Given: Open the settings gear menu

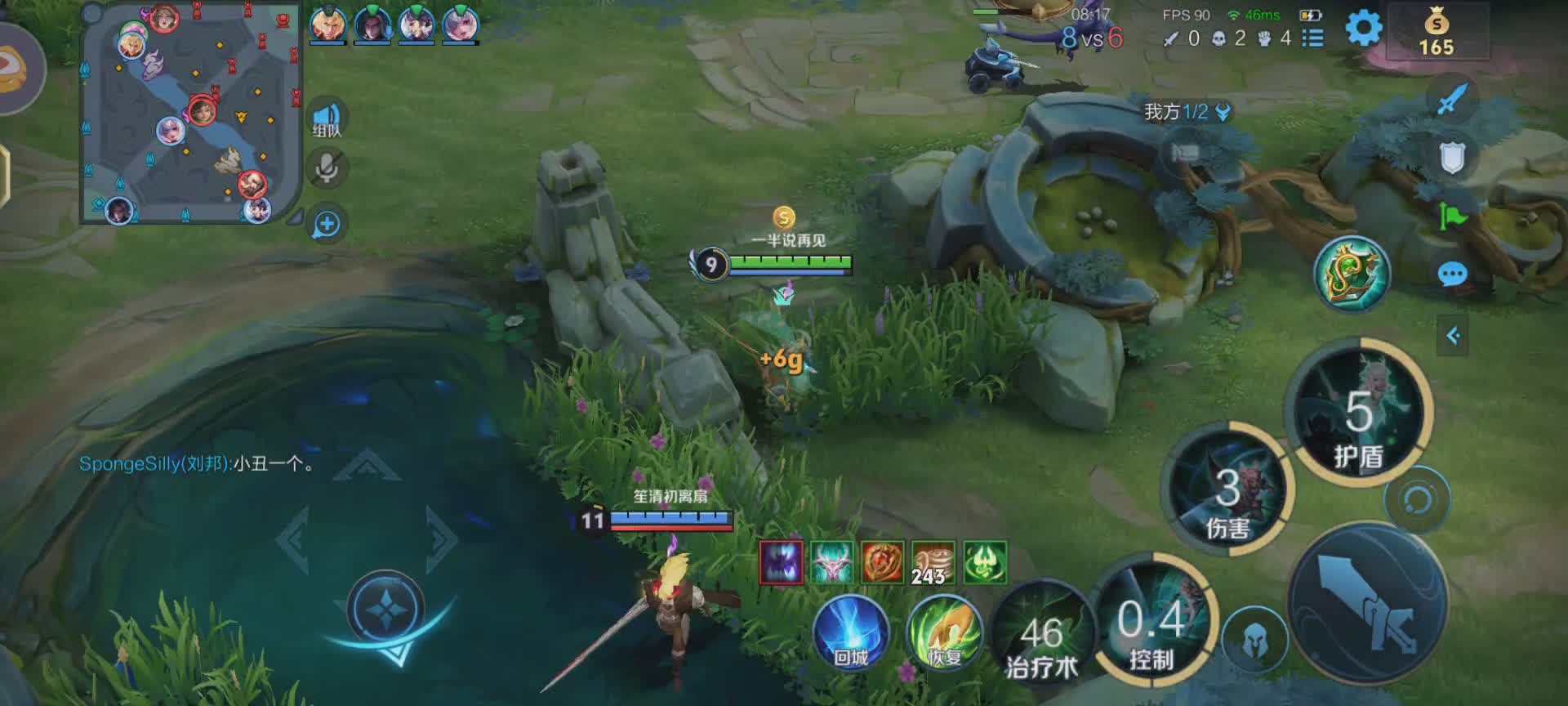Looking at the screenshot, I should tap(1363, 29).
